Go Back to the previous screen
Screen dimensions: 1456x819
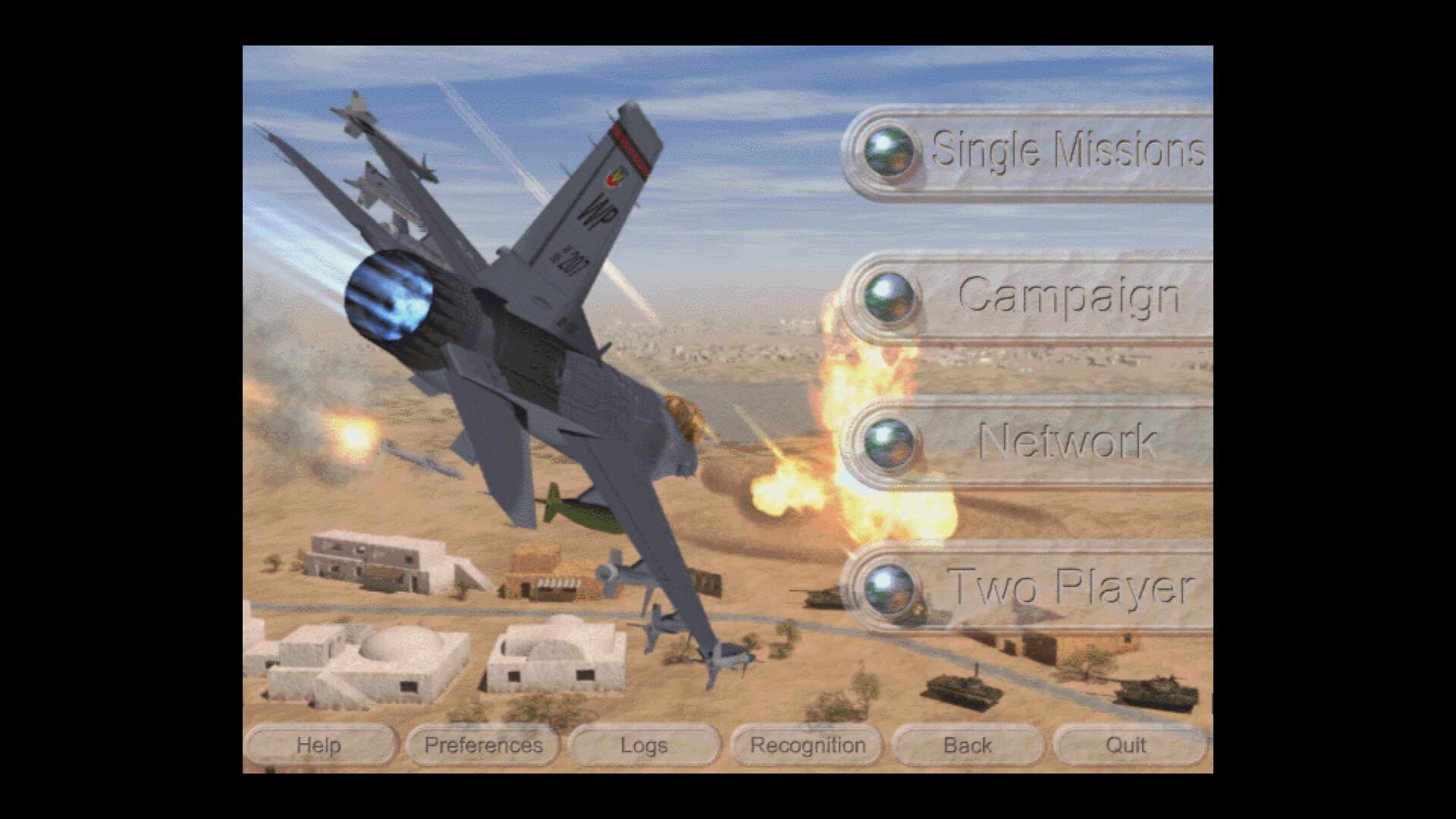coord(968,745)
